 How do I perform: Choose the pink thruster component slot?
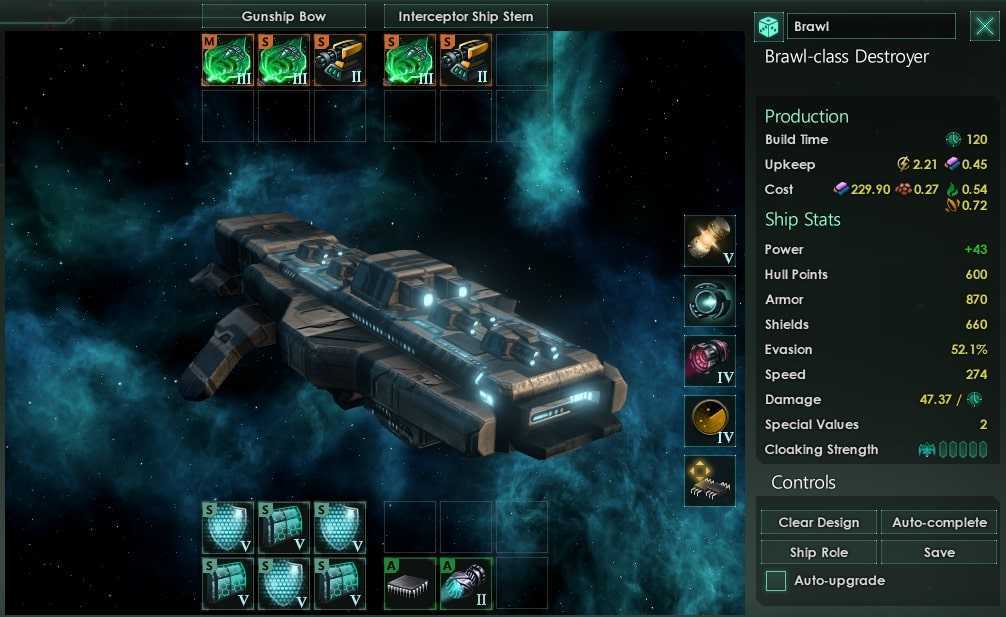[x=710, y=361]
